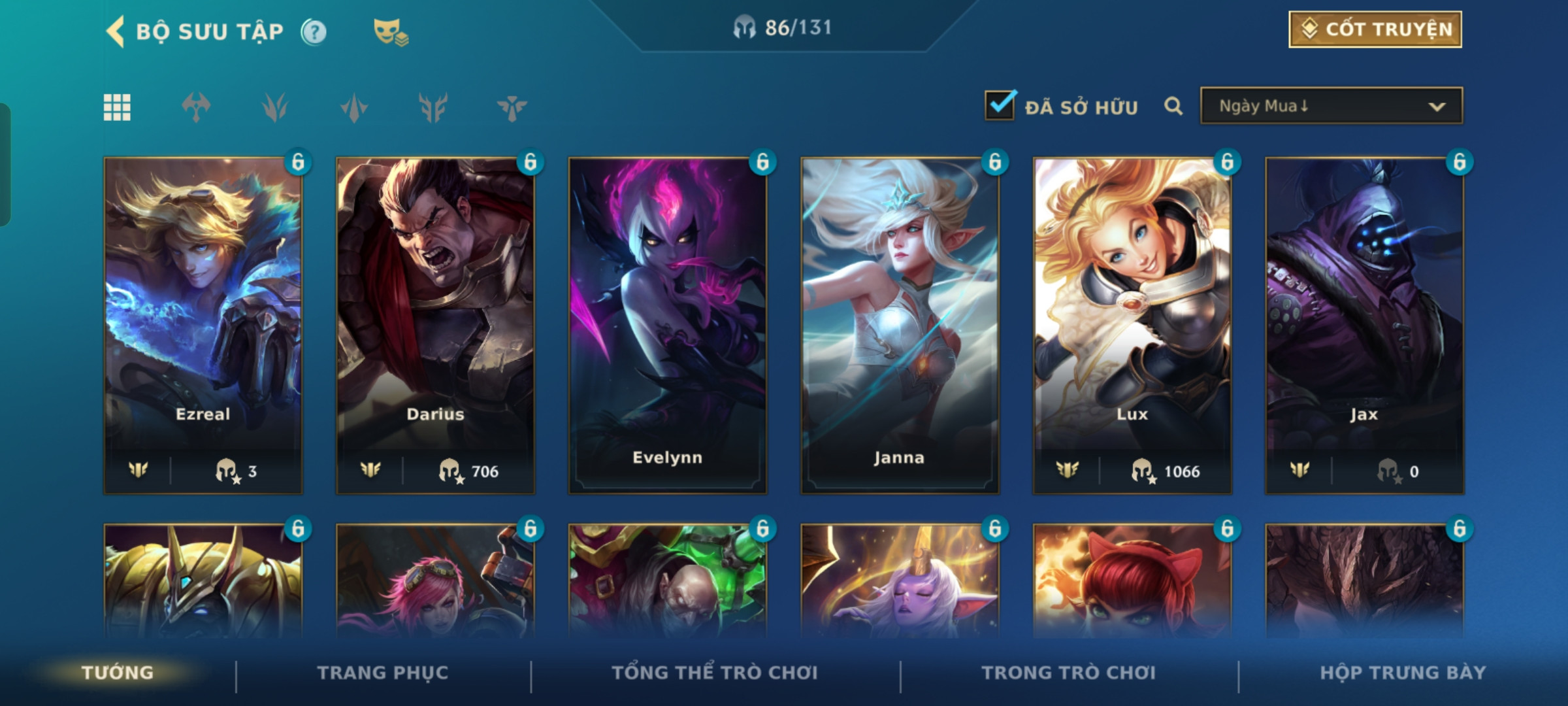Viewport: 1568px width, 706px height.
Task: Switch to the Trang Phục tab
Action: 383,673
